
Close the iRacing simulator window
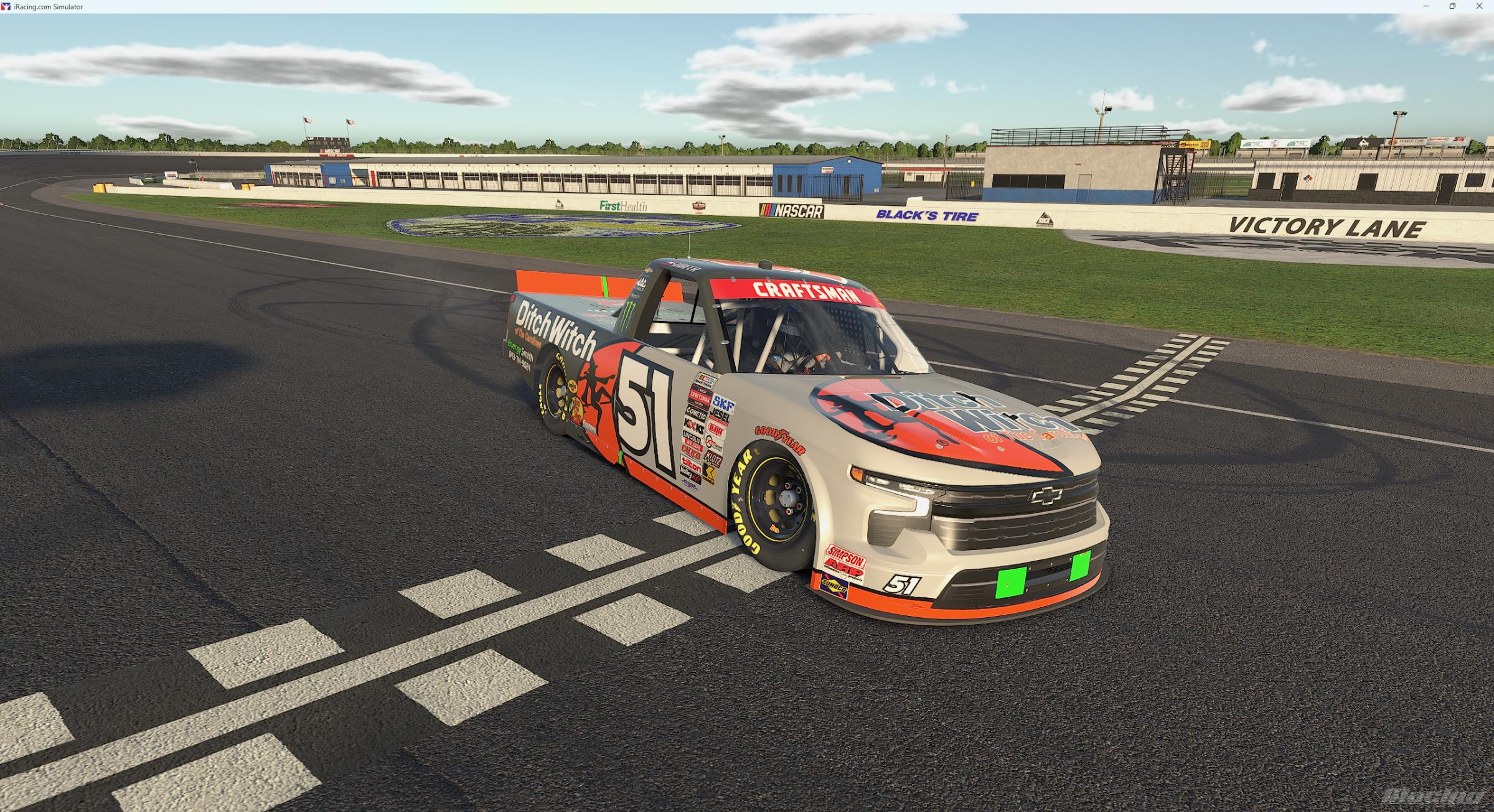pos(1480,6)
